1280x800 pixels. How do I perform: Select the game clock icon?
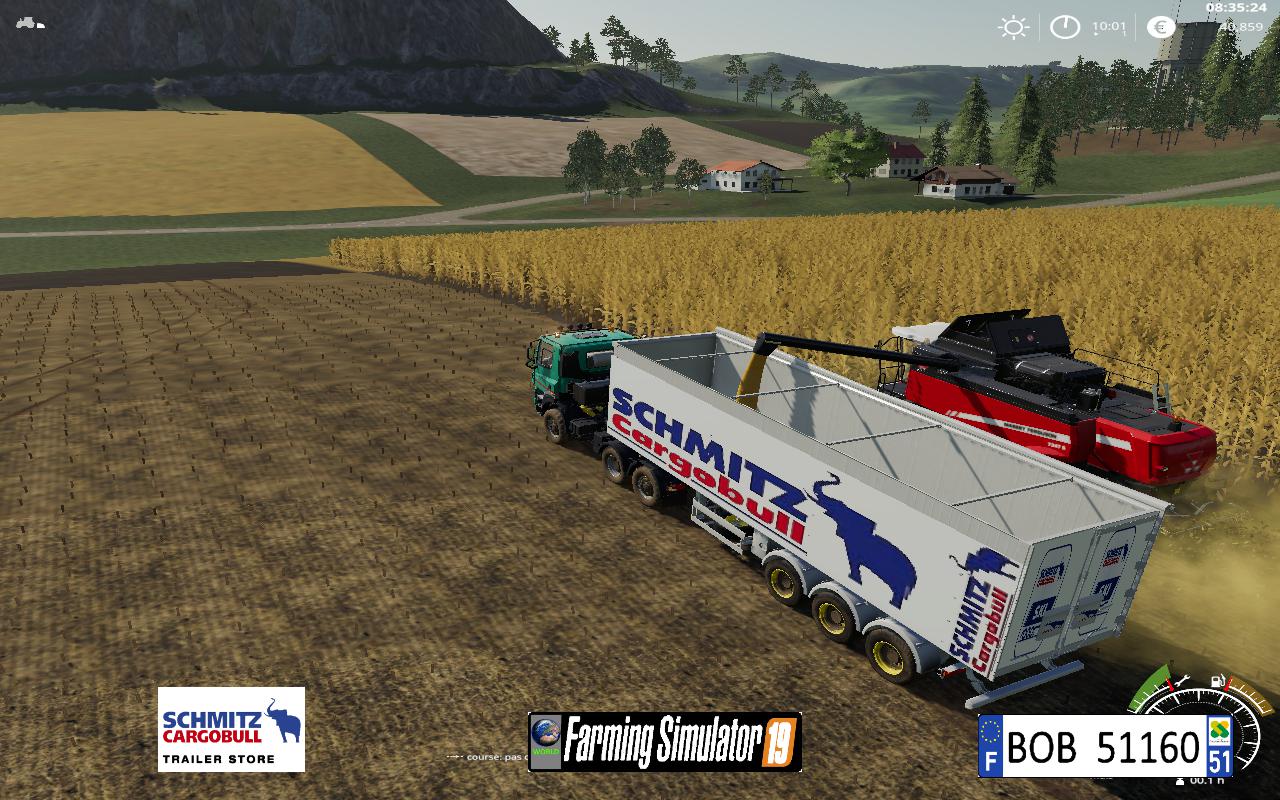coord(1065,27)
